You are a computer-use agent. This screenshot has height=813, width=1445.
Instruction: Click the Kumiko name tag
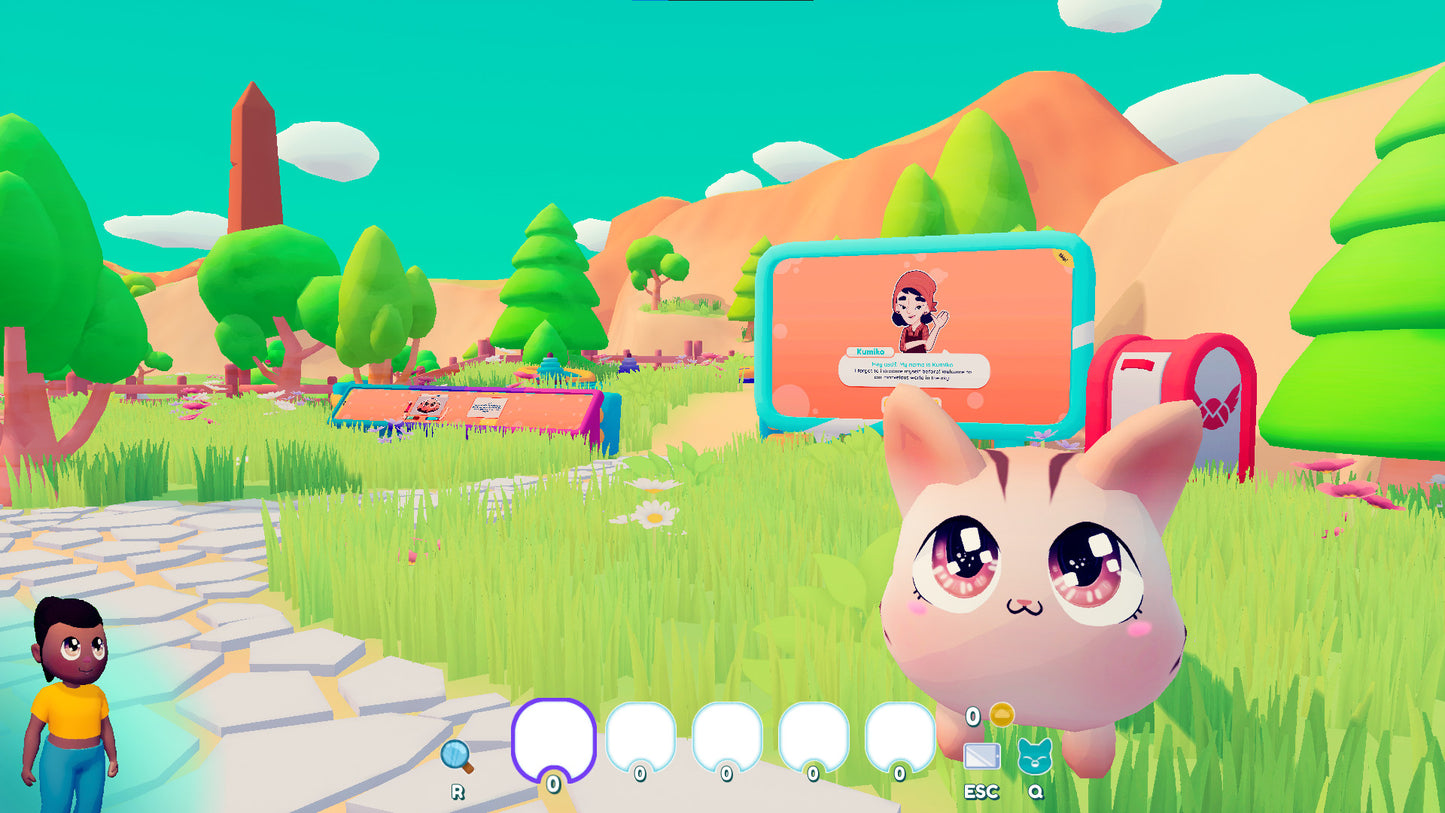870,351
